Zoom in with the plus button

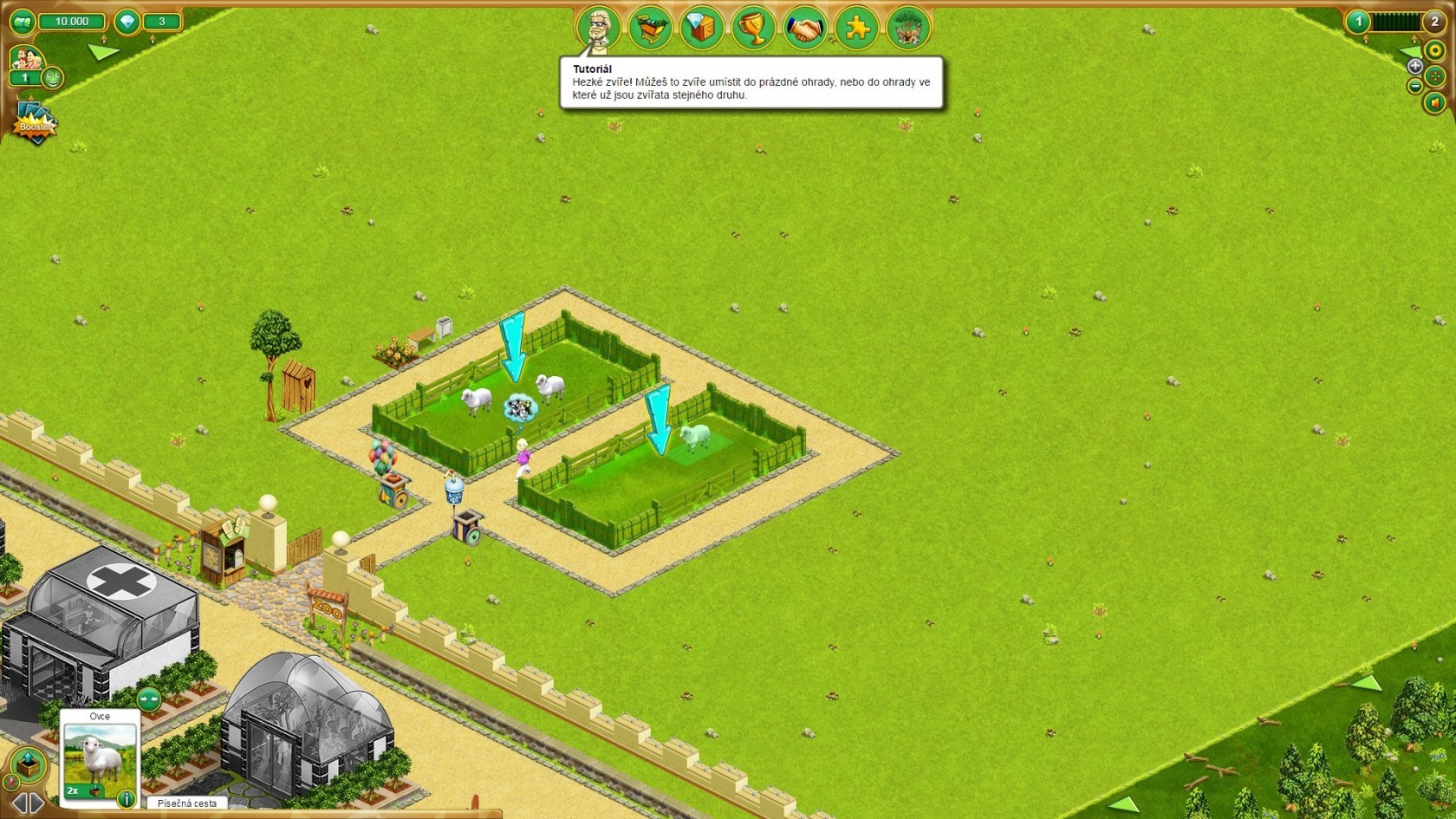point(1414,66)
